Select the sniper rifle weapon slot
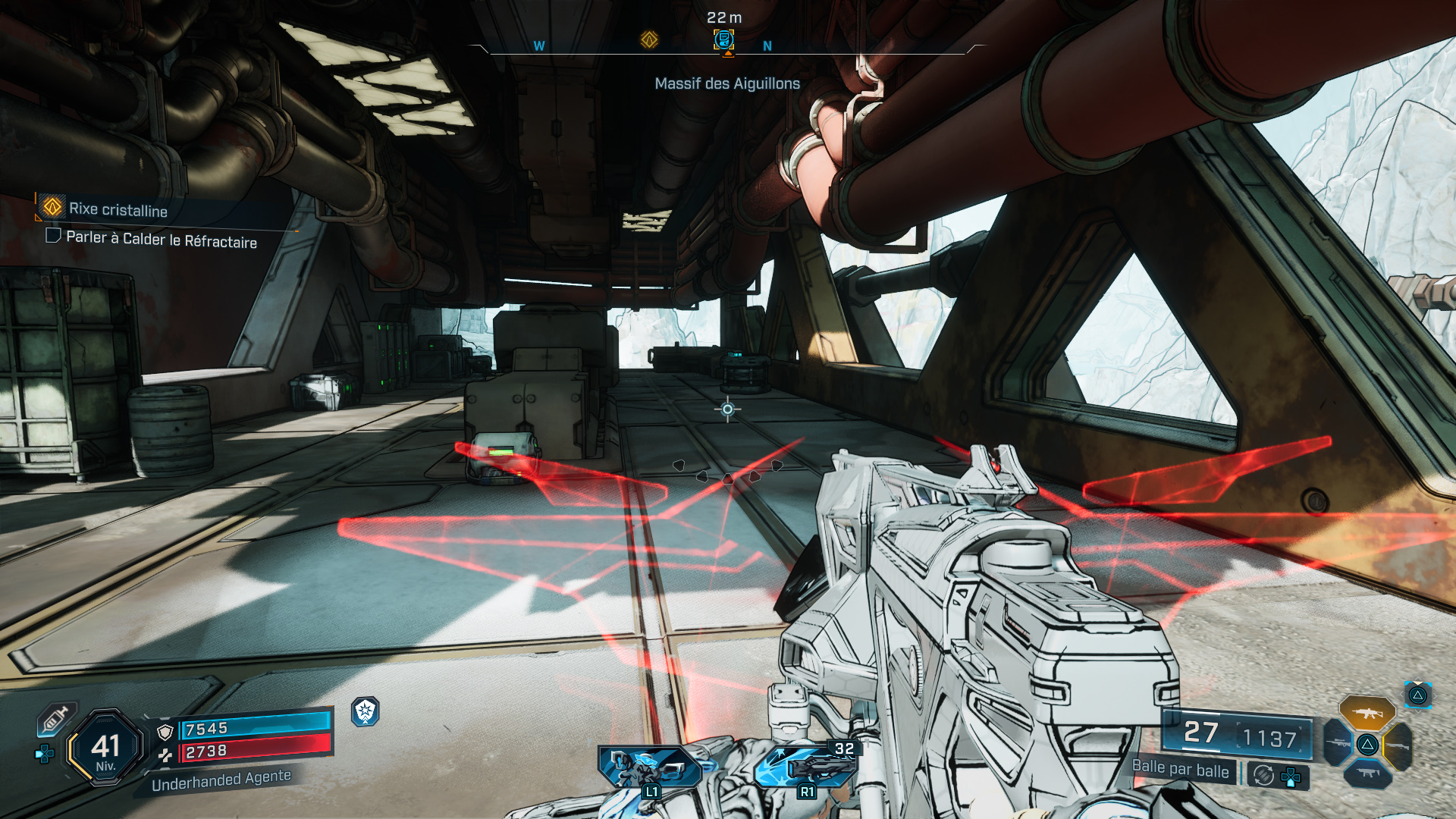Image resolution: width=1456 pixels, height=819 pixels. point(1338,744)
